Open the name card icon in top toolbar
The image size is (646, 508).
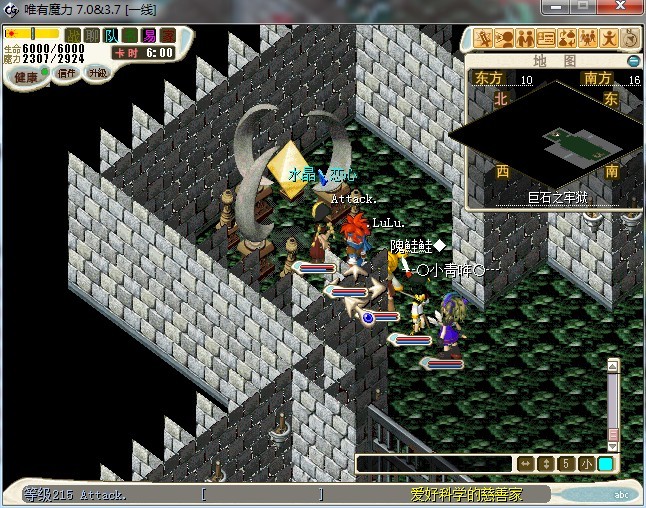tap(546, 39)
